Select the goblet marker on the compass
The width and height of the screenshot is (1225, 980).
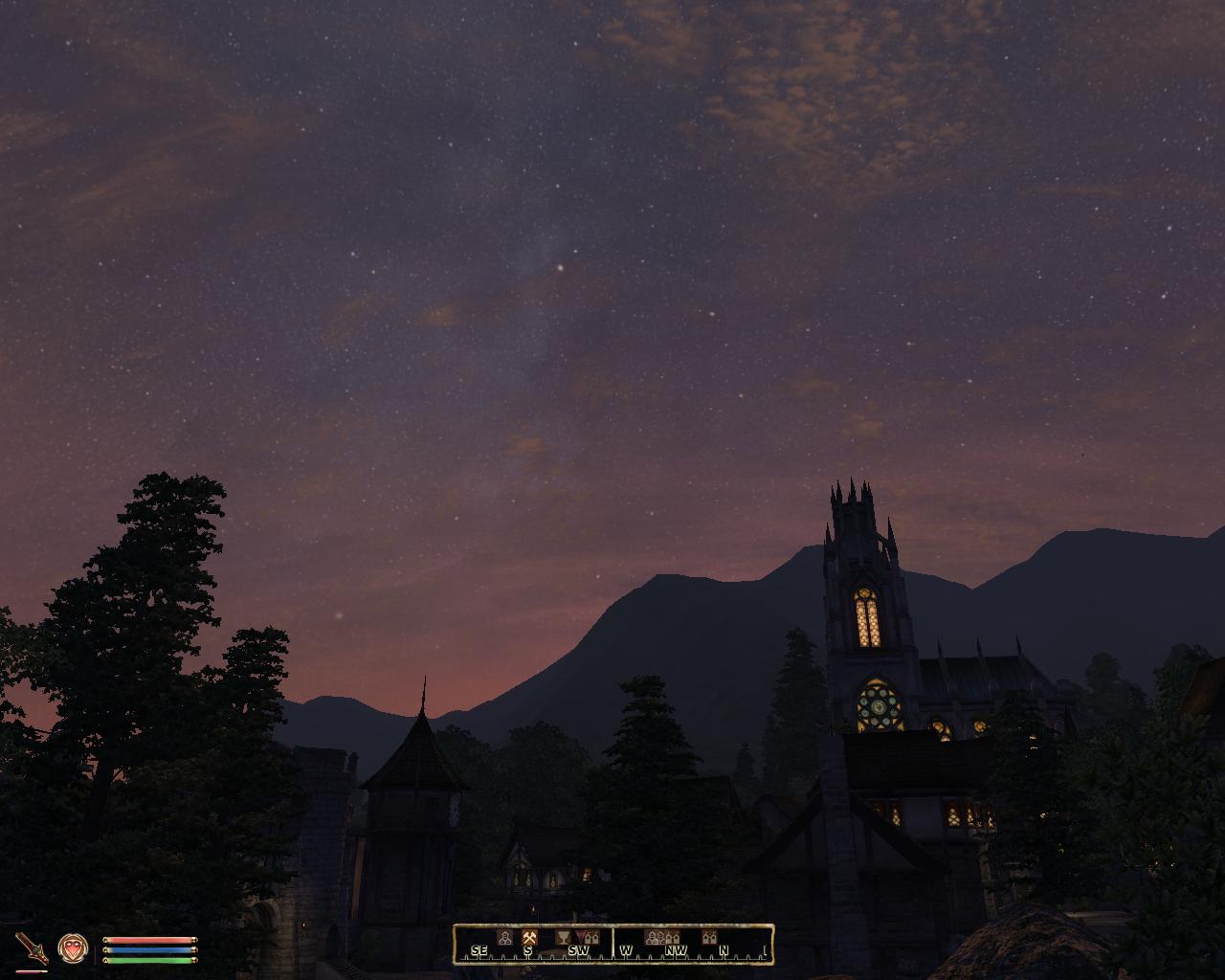(561, 938)
